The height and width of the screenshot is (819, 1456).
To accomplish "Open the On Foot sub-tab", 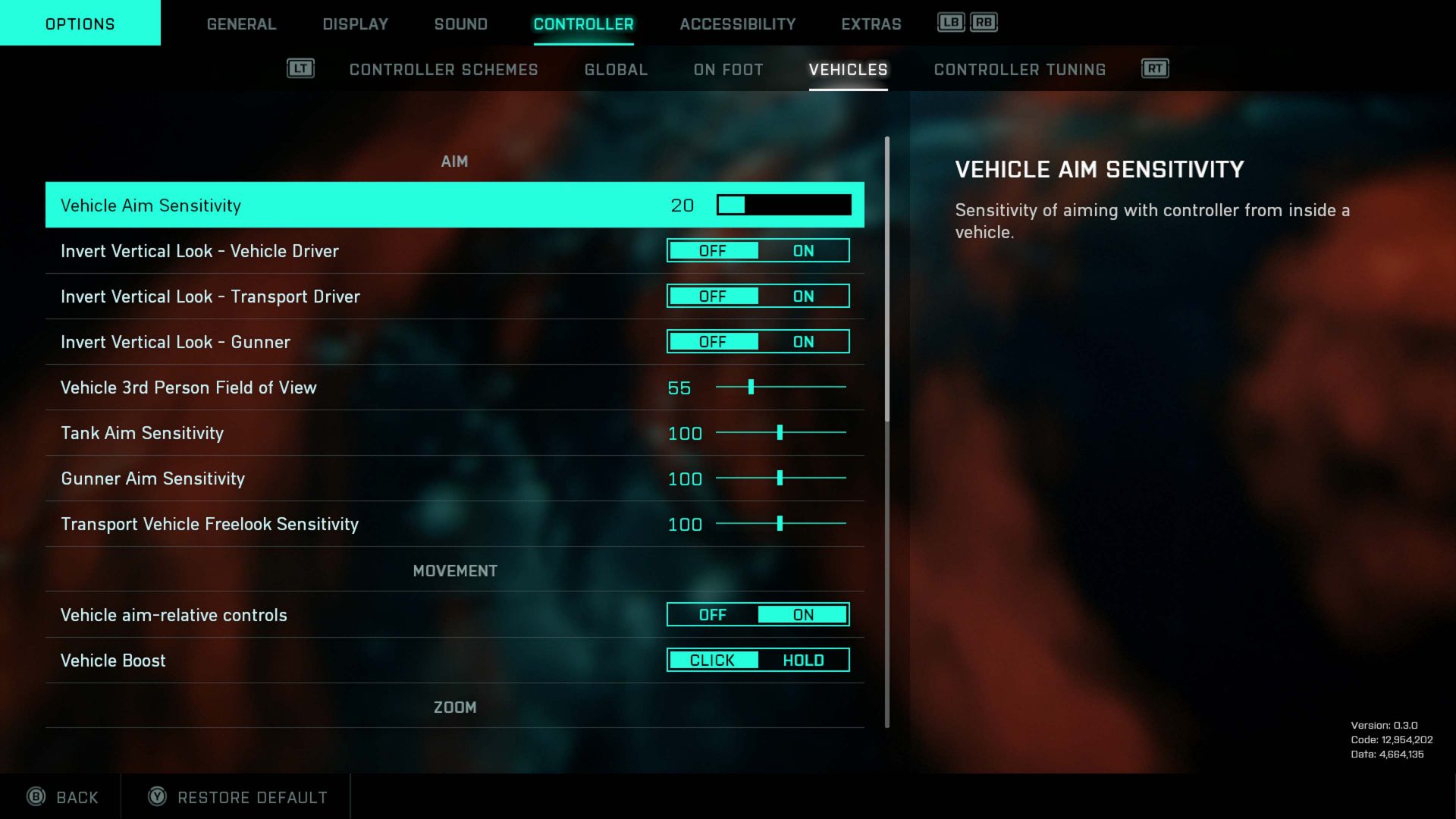I will click(x=728, y=70).
